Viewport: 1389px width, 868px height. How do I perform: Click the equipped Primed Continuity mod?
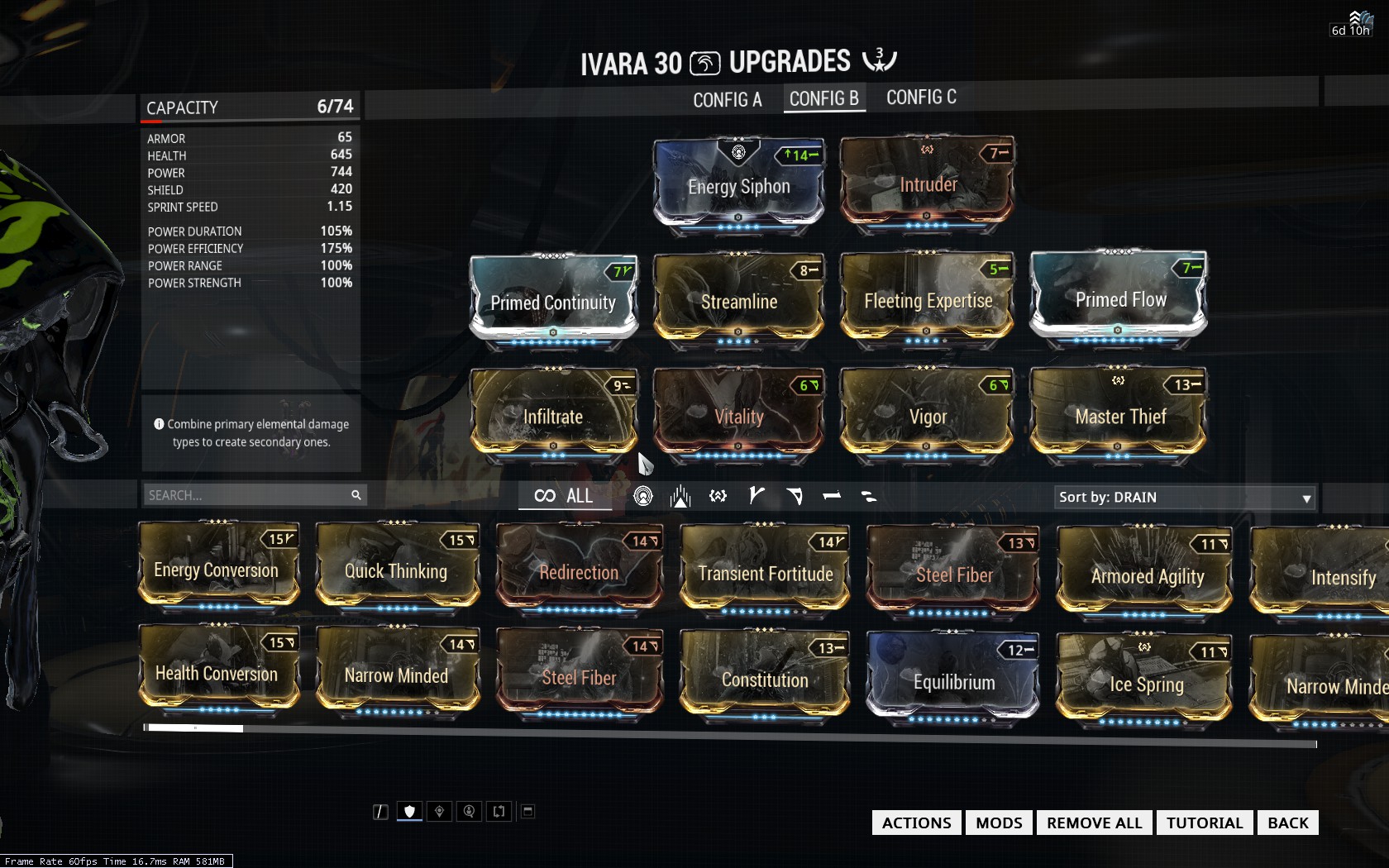tap(553, 301)
